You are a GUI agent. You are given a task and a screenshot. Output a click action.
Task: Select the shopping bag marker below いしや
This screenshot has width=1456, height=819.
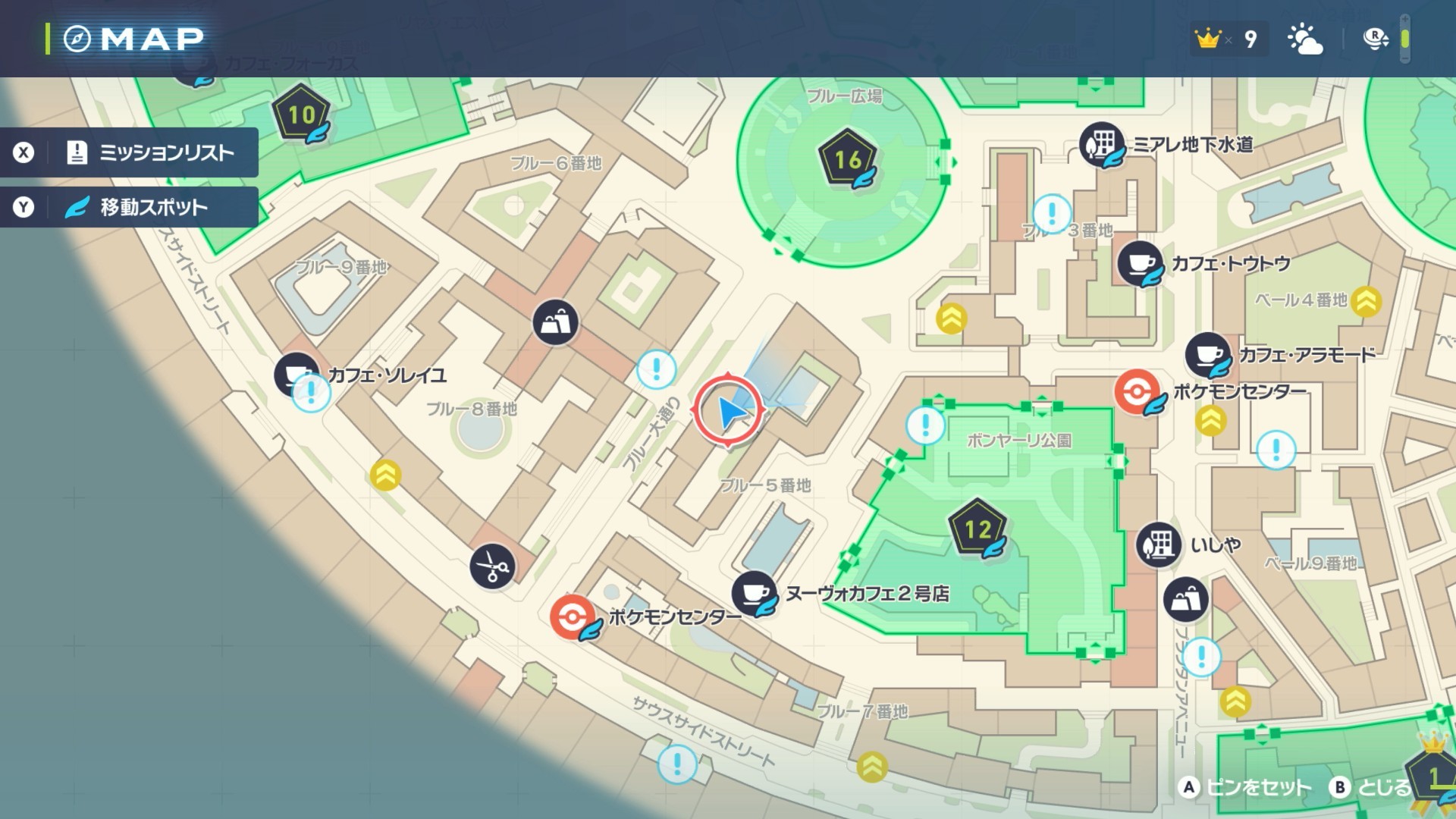pyautogui.click(x=1185, y=599)
